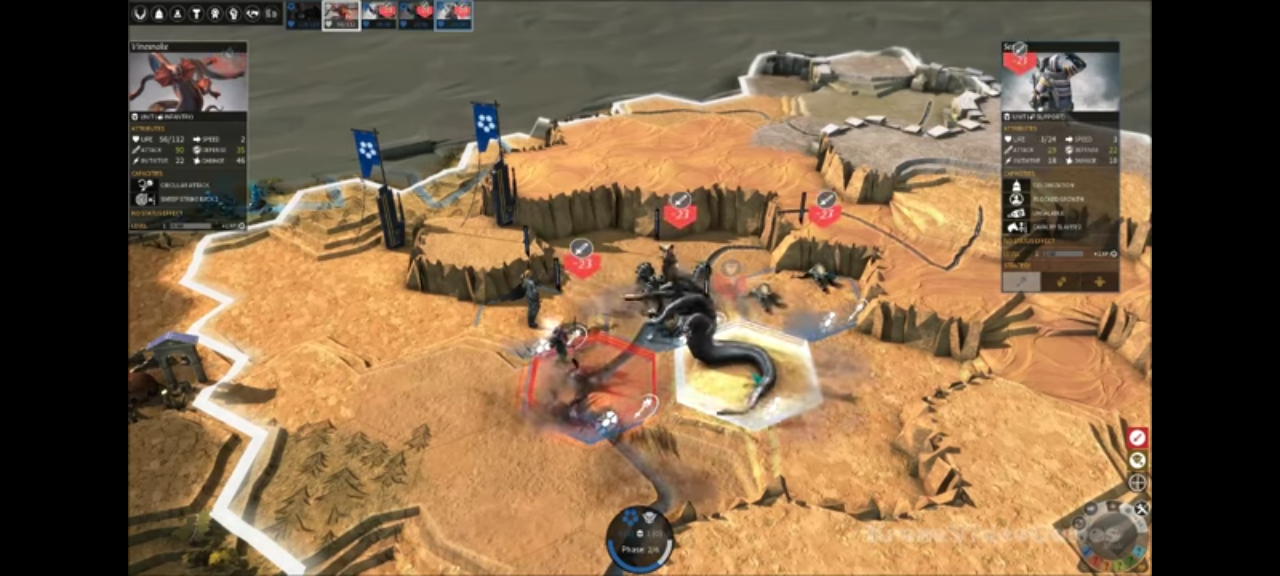
Task: Open the horned empire icon in top bar
Action: pos(139,14)
